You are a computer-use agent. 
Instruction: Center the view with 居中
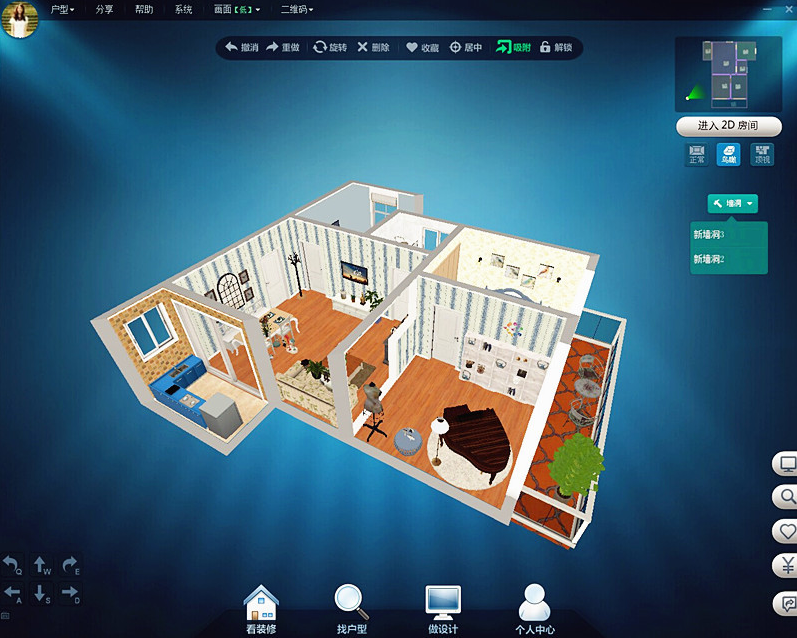pyautogui.click(x=466, y=47)
